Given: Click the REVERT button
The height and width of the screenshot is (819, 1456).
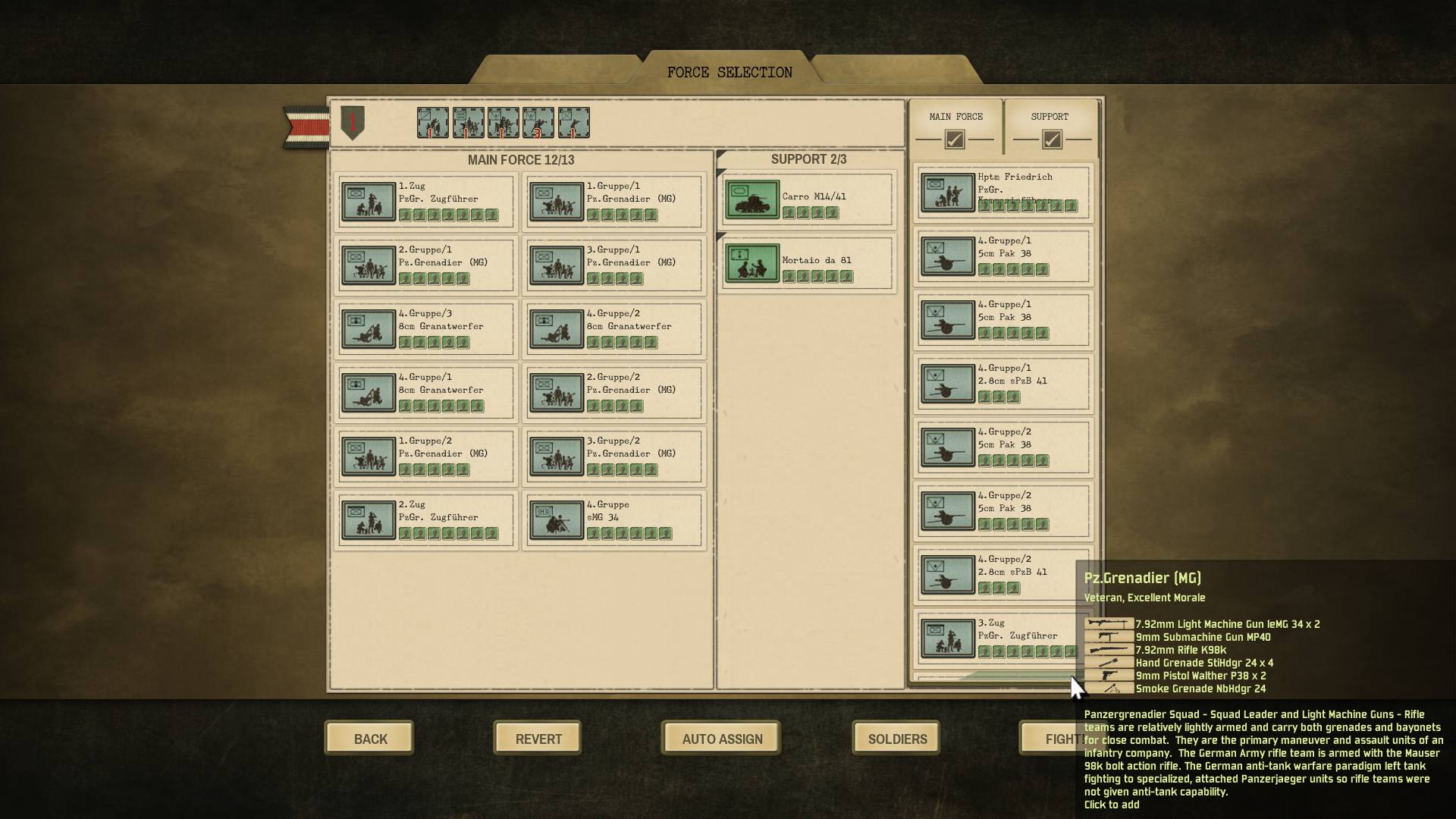Looking at the screenshot, I should coord(538,739).
